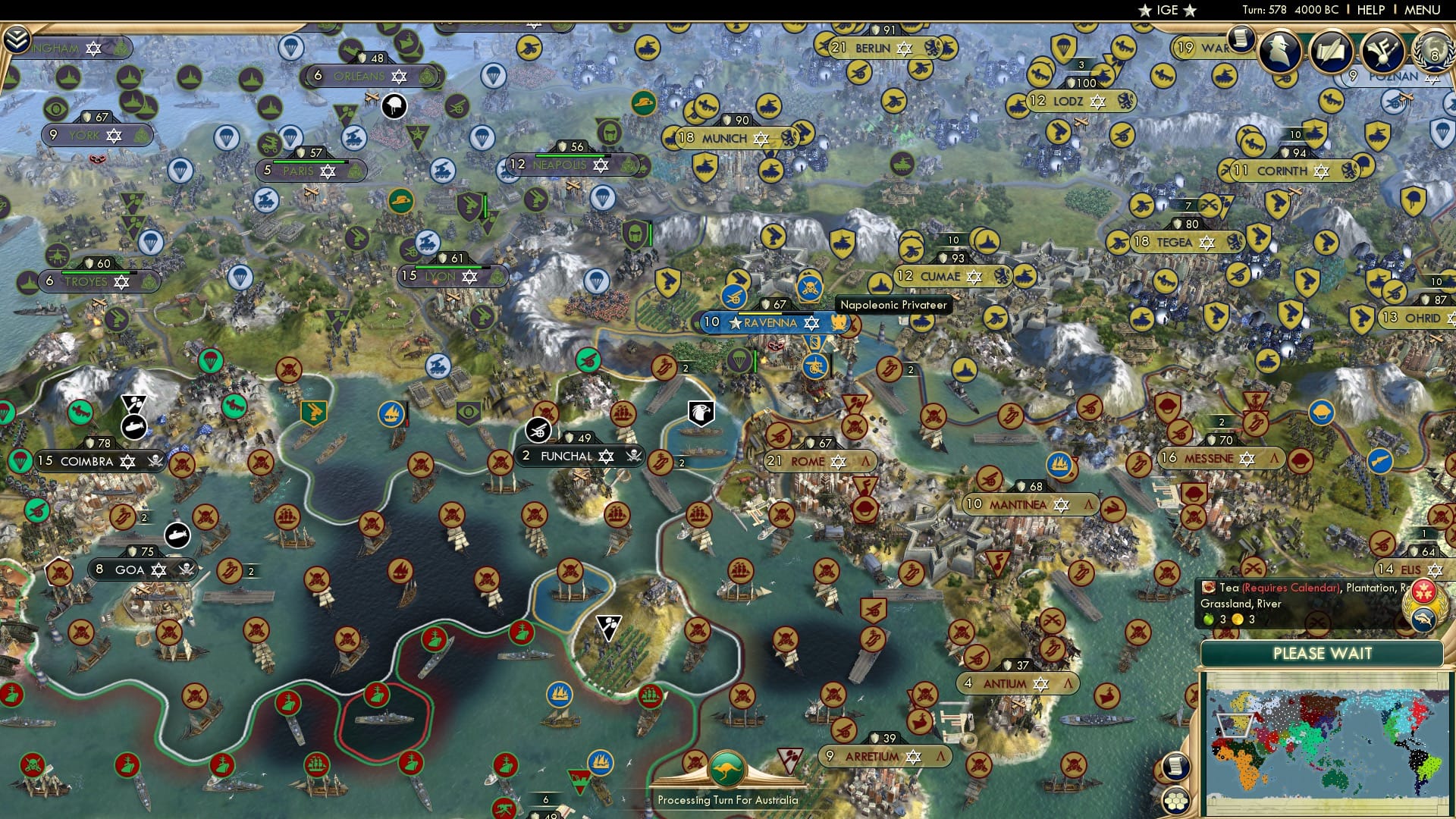This screenshot has width=1456, height=819.
Task: Open the Social Policies scroll-and-quill icon
Action: [1332, 49]
